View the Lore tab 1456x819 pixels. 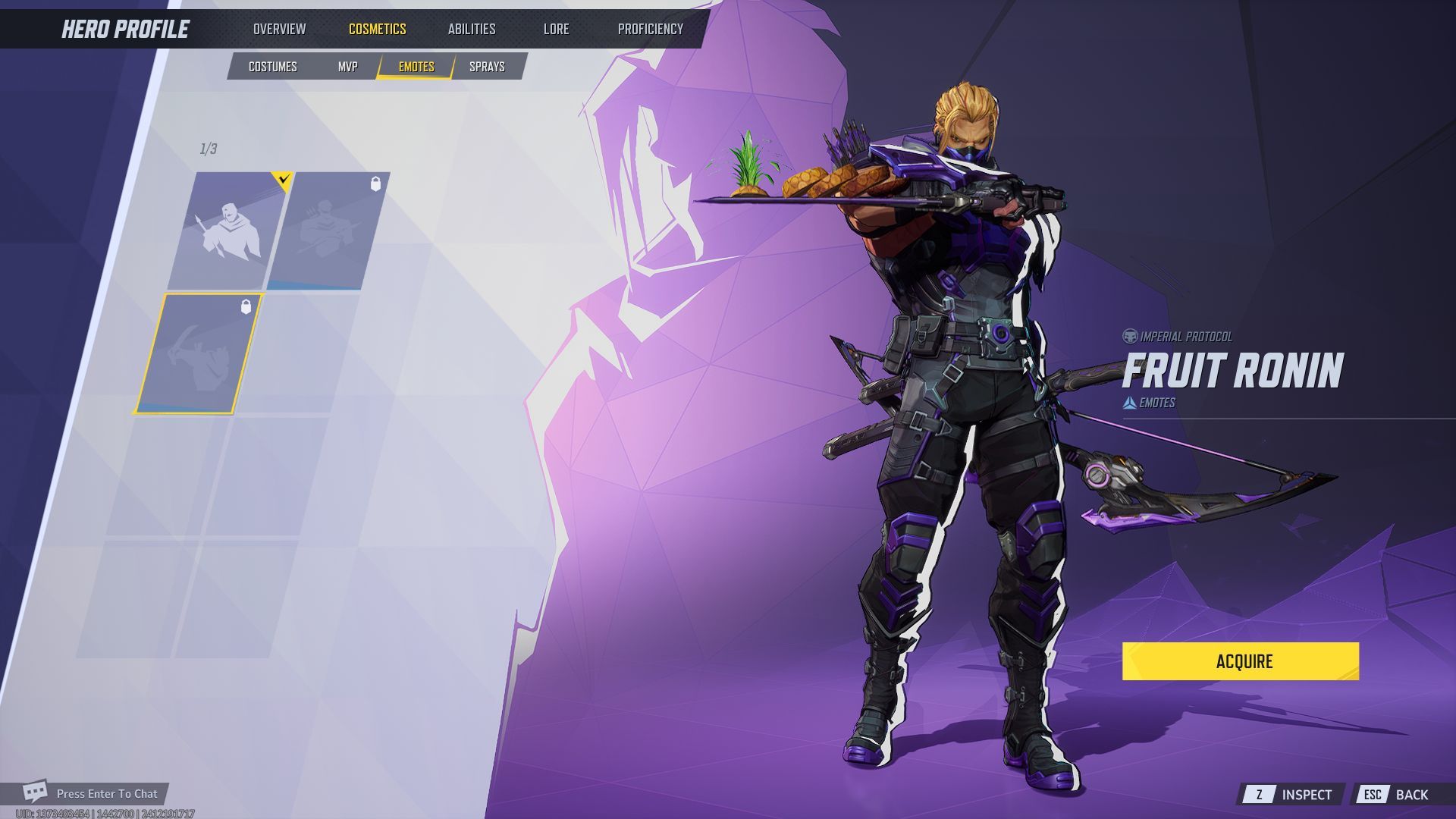tap(557, 29)
